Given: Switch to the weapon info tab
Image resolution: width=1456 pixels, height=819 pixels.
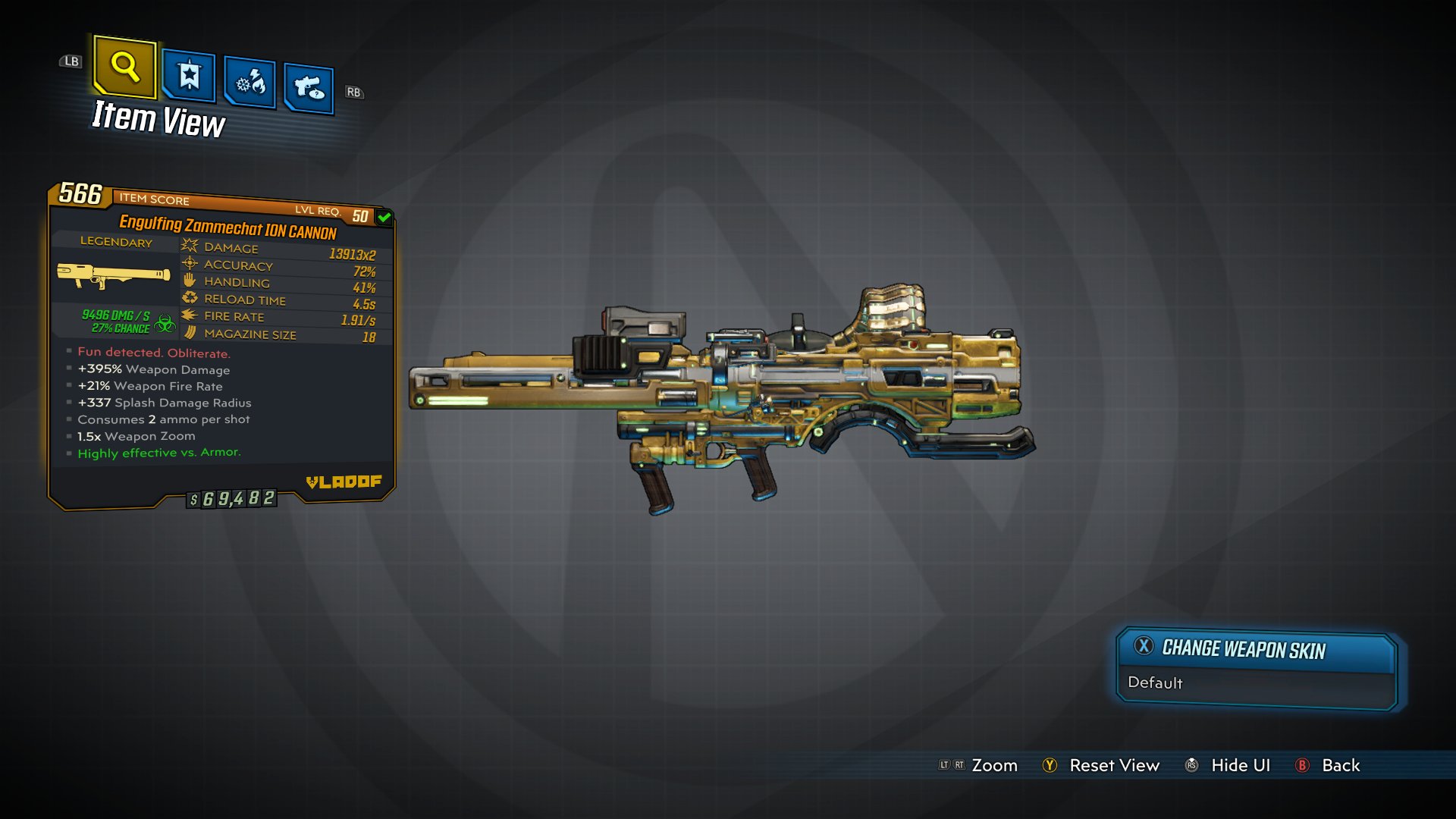Looking at the screenshot, I should coord(309,89).
